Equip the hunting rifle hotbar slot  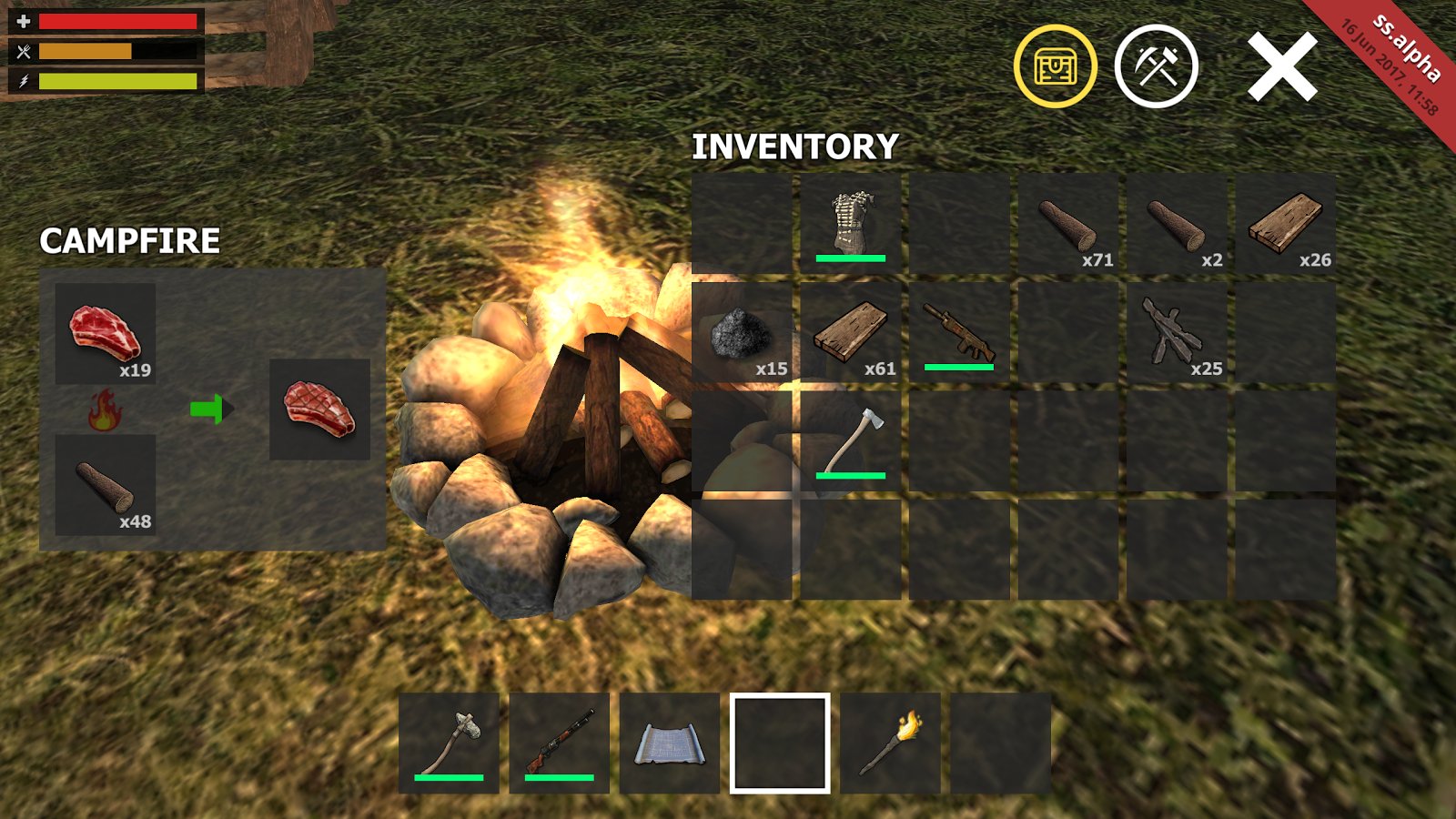click(x=560, y=743)
